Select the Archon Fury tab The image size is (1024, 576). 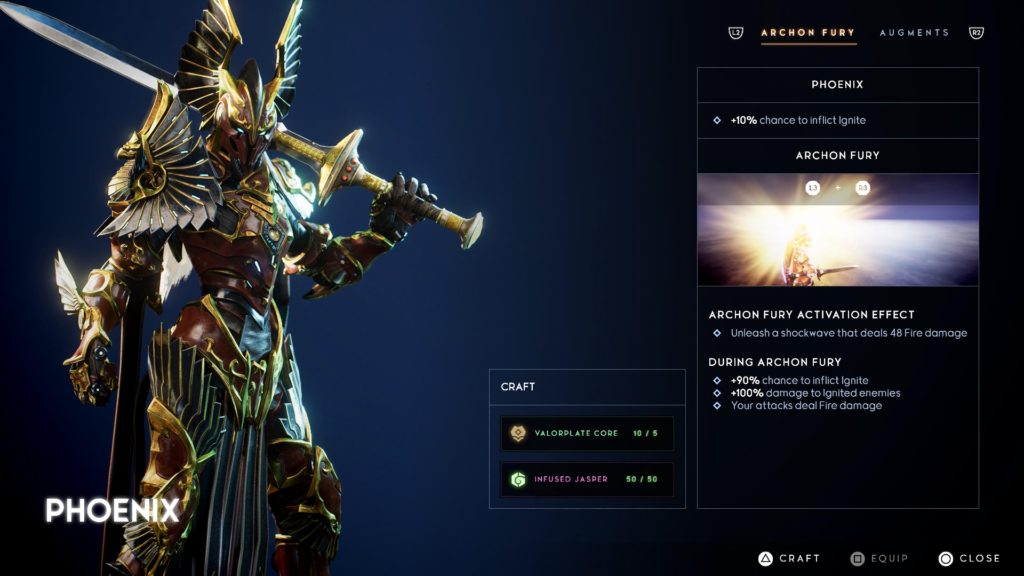pos(808,33)
